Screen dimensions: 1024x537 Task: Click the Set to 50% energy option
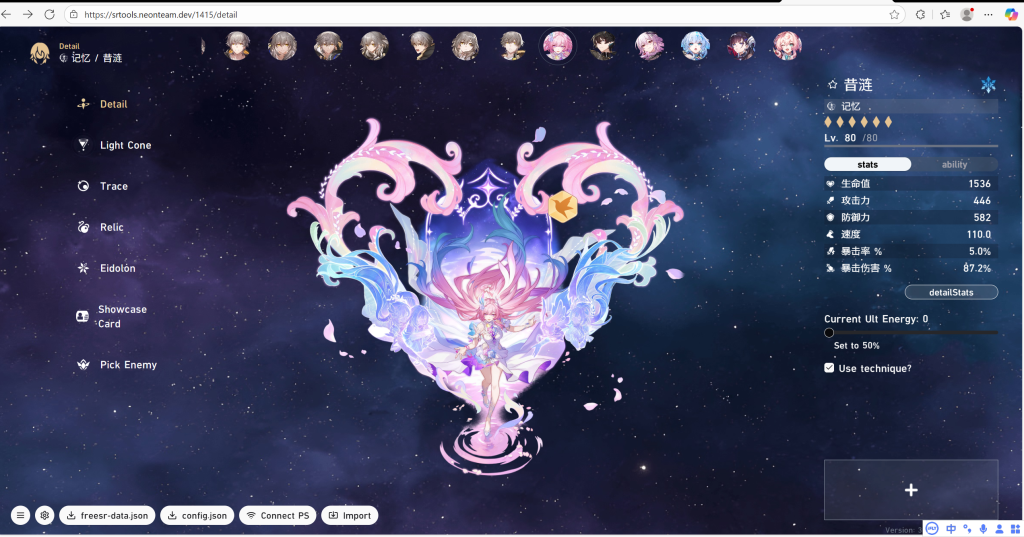[856, 345]
